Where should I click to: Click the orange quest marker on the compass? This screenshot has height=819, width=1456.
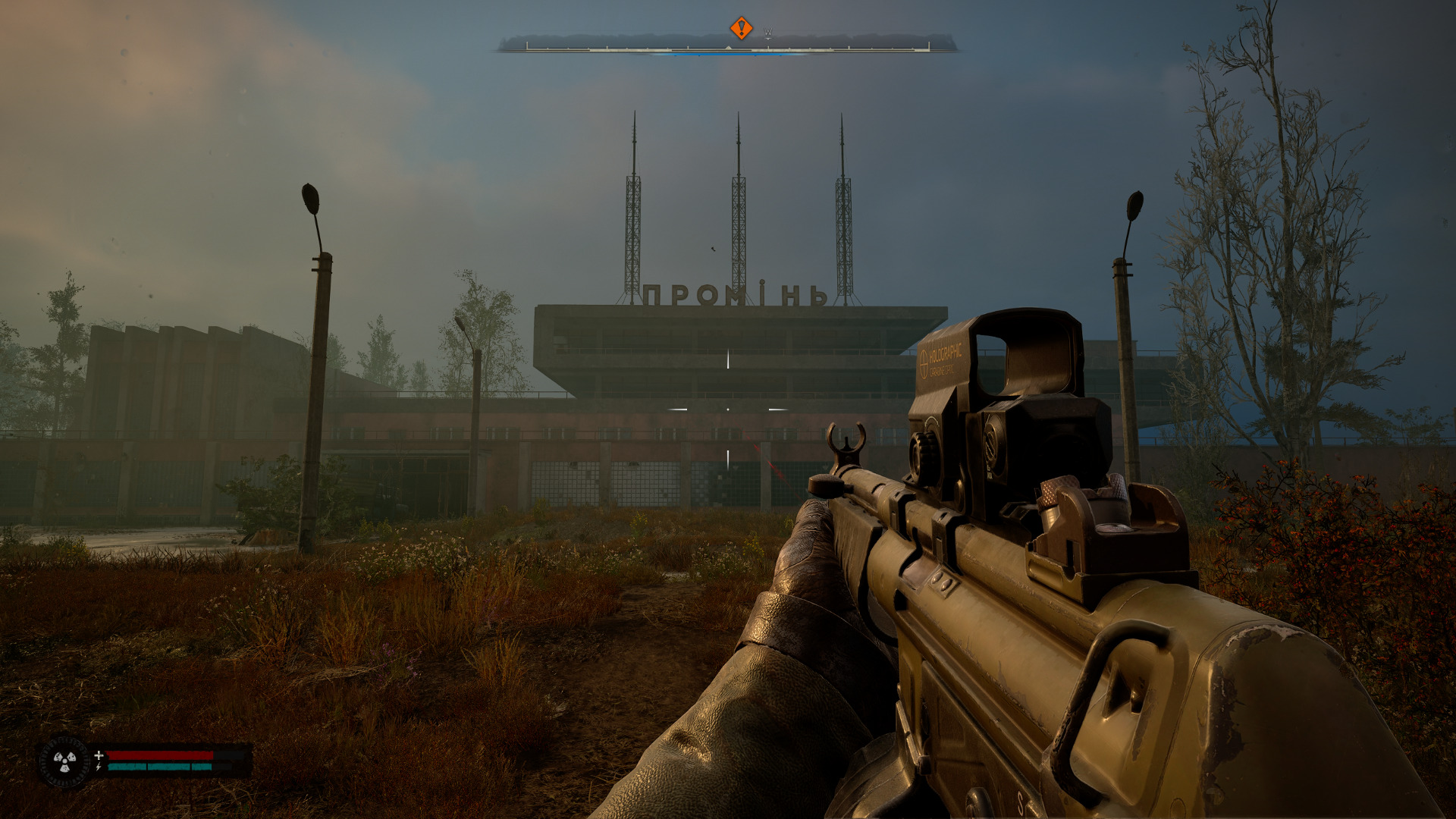point(741,29)
